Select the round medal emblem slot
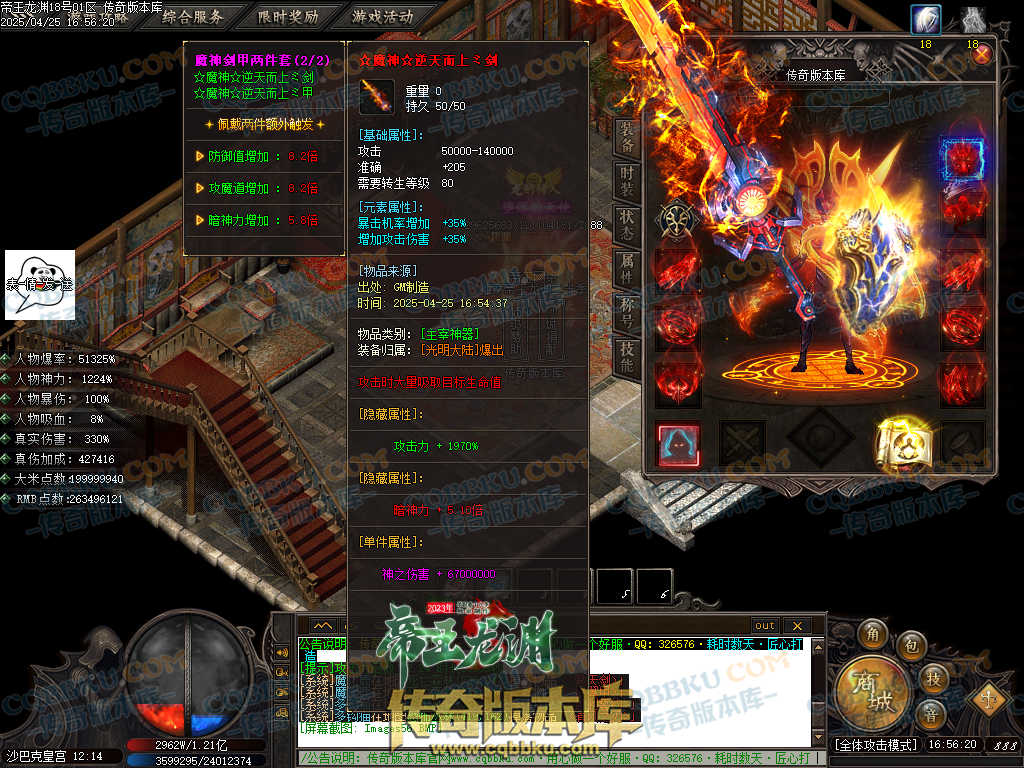Image resolution: width=1024 pixels, height=768 pixels. coord(677,220)
